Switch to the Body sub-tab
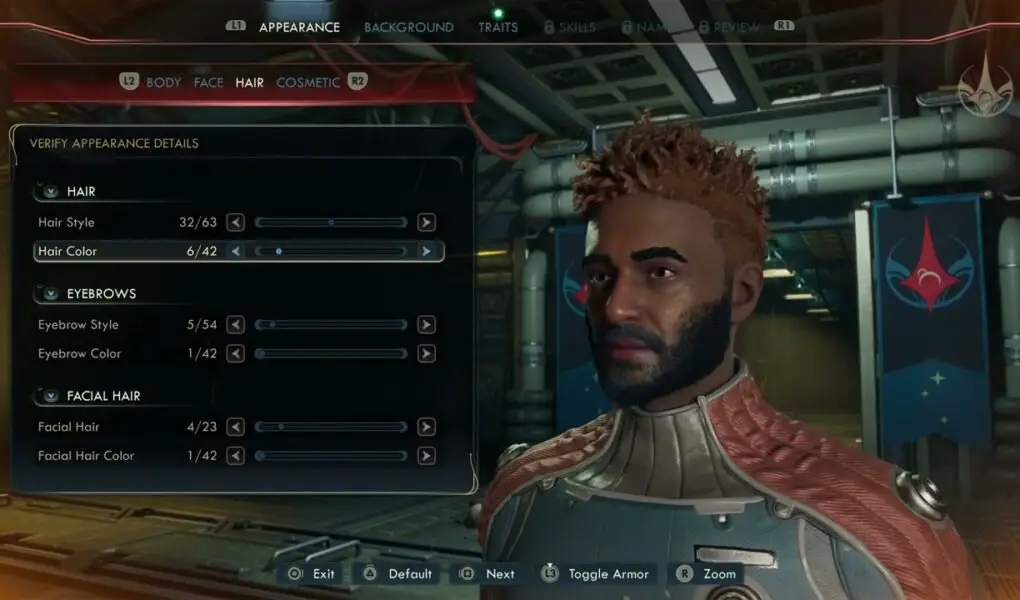 [x=164, y=82]
